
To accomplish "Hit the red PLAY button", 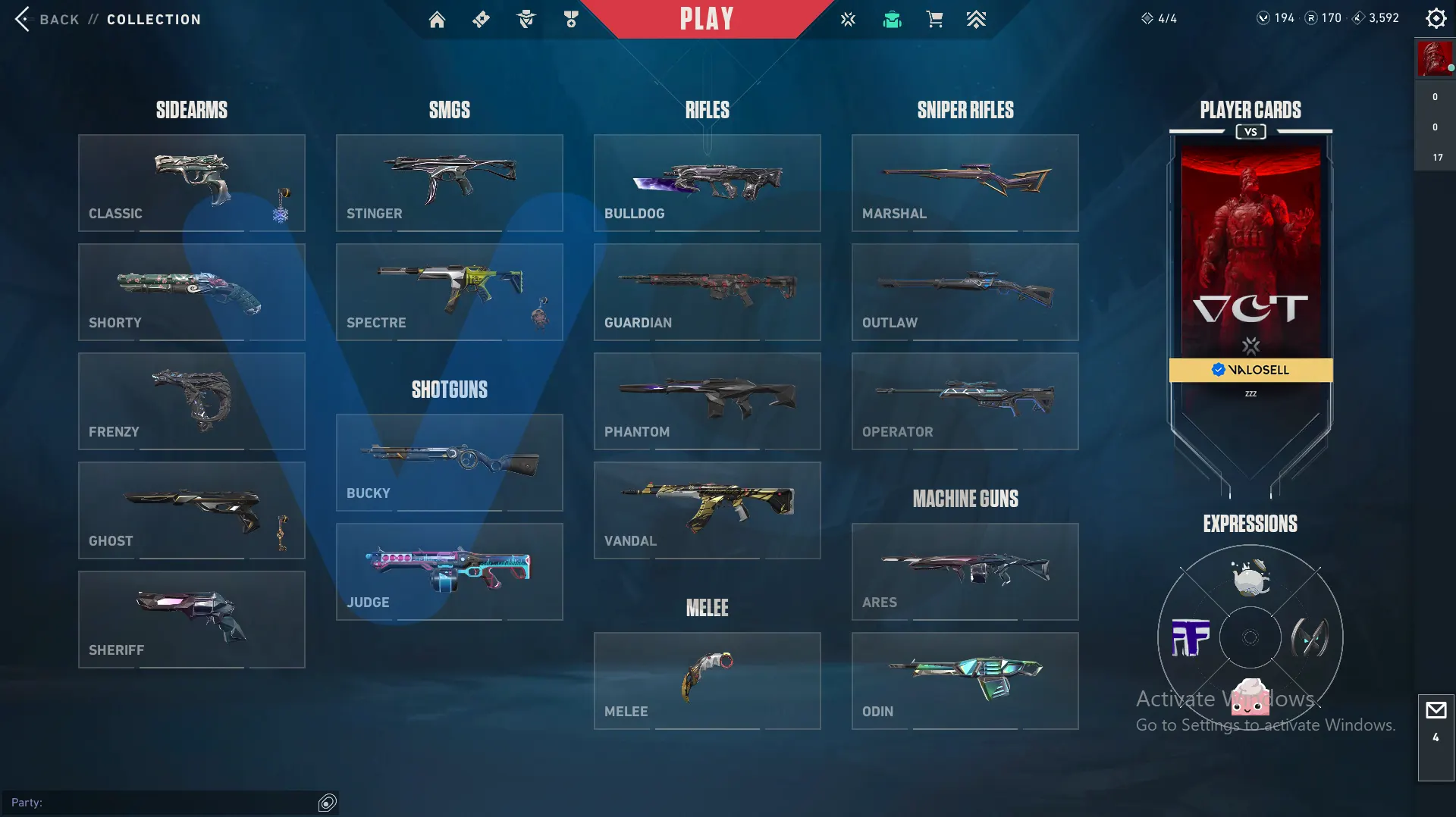I will click(706, 19).
